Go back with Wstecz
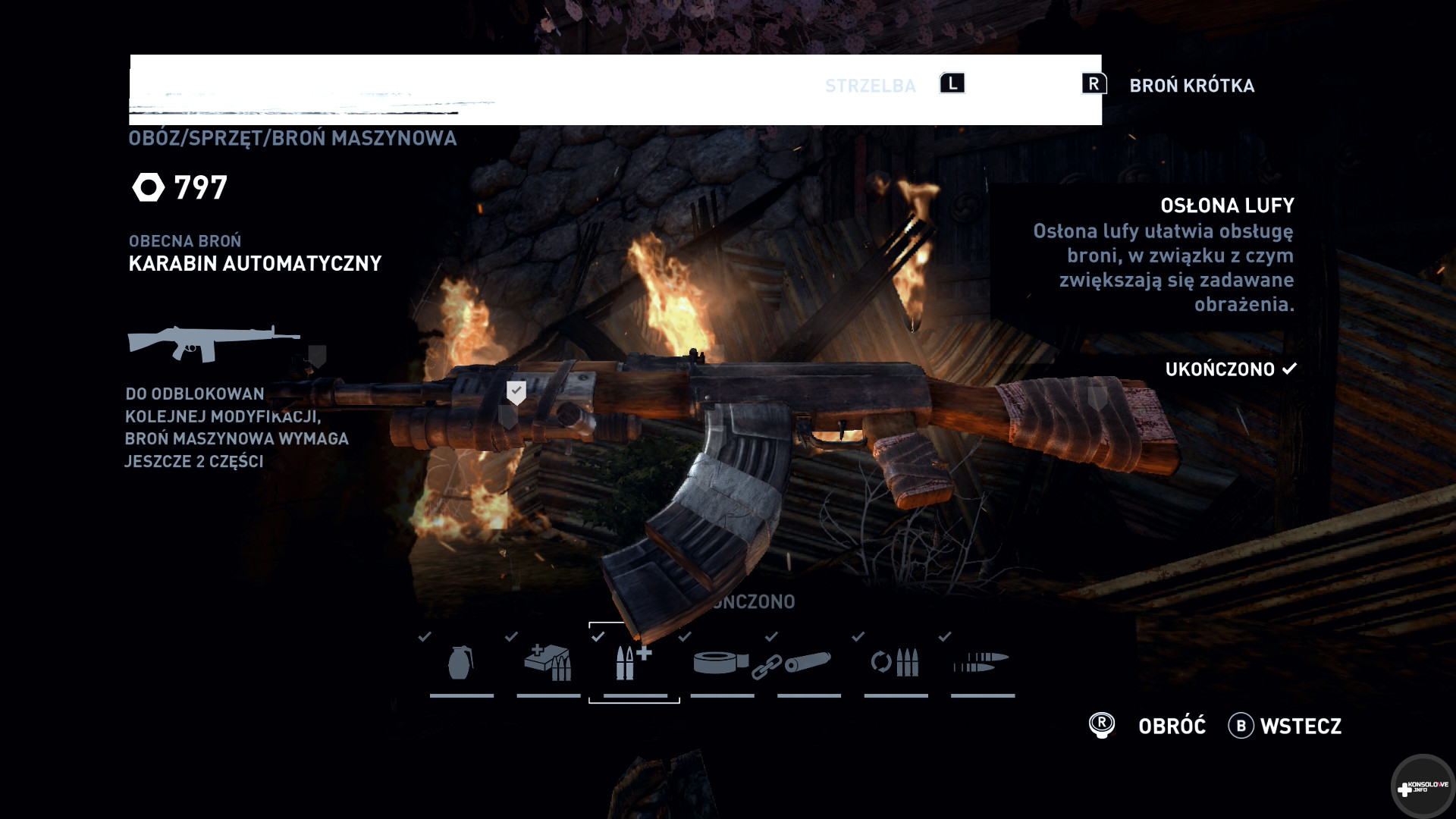 click(x=1300, y=726)
